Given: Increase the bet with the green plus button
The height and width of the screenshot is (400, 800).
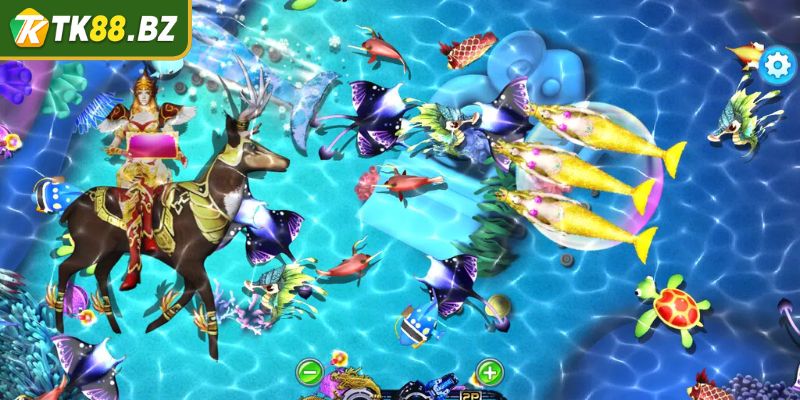Looking at the screenshot, I should (488, 373).
